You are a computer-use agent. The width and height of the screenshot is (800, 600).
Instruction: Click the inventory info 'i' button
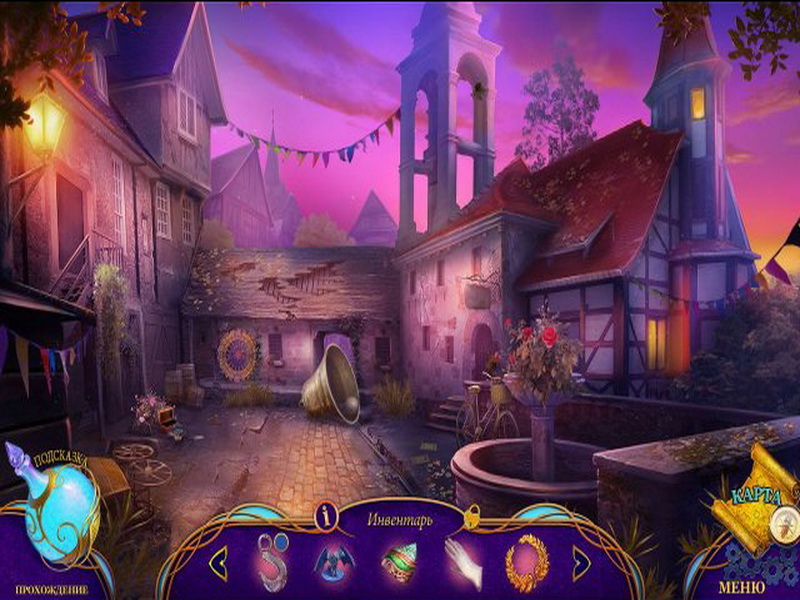tap(324, 516)
